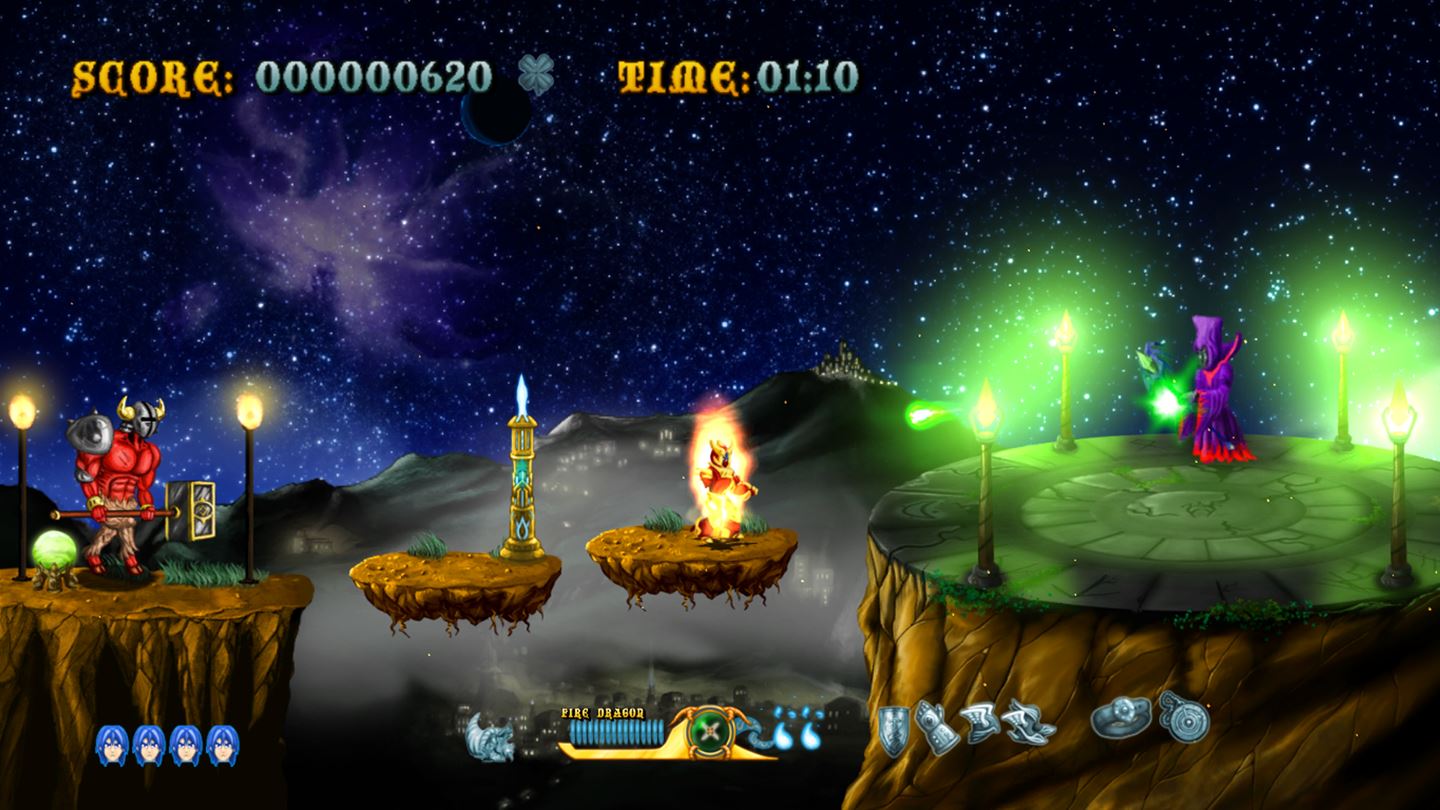Click the ring equipment icon
1440x810 pixels.
click(x=1120, y=718)
